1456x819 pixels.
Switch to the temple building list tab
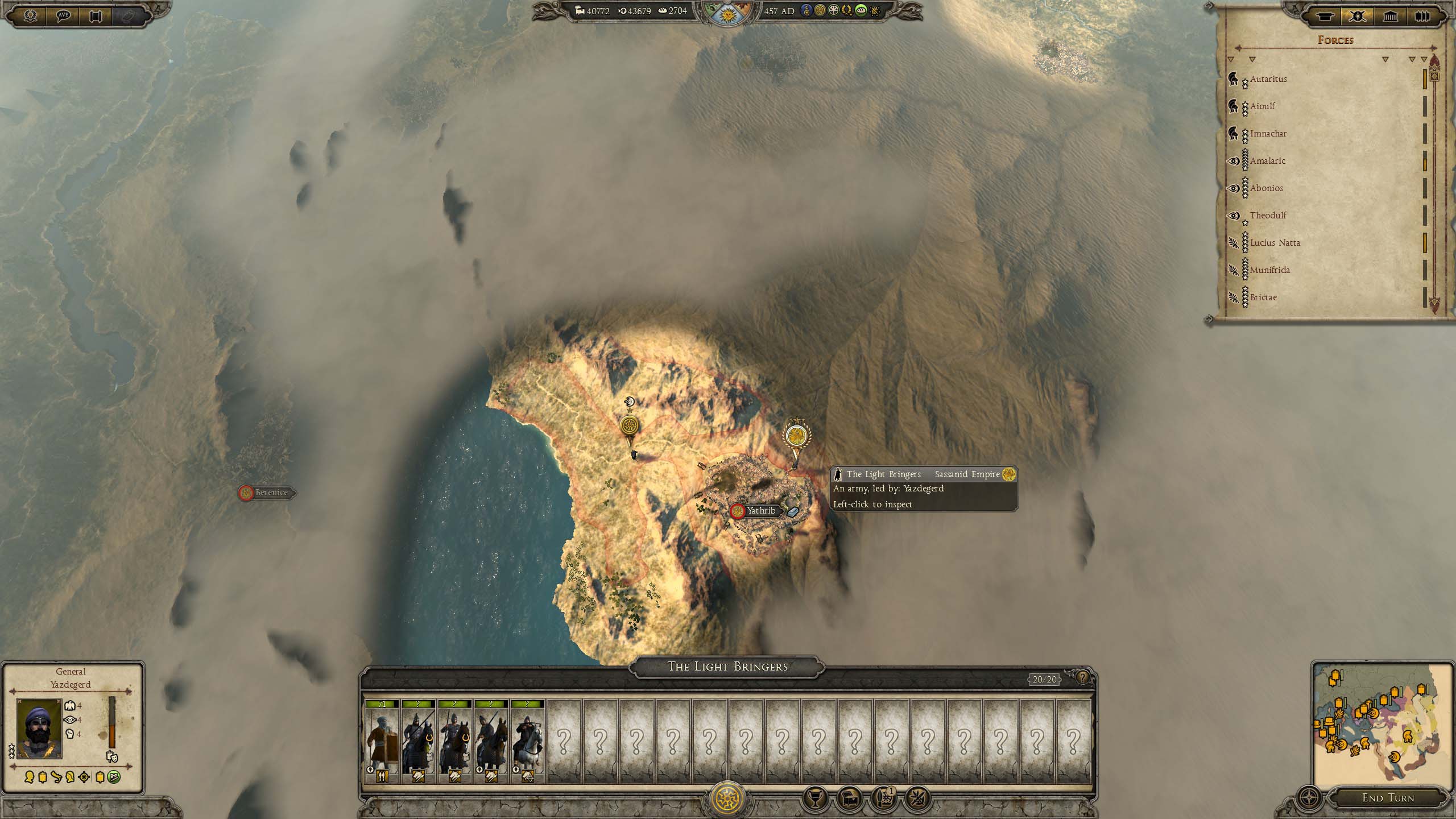[1390, 16]
